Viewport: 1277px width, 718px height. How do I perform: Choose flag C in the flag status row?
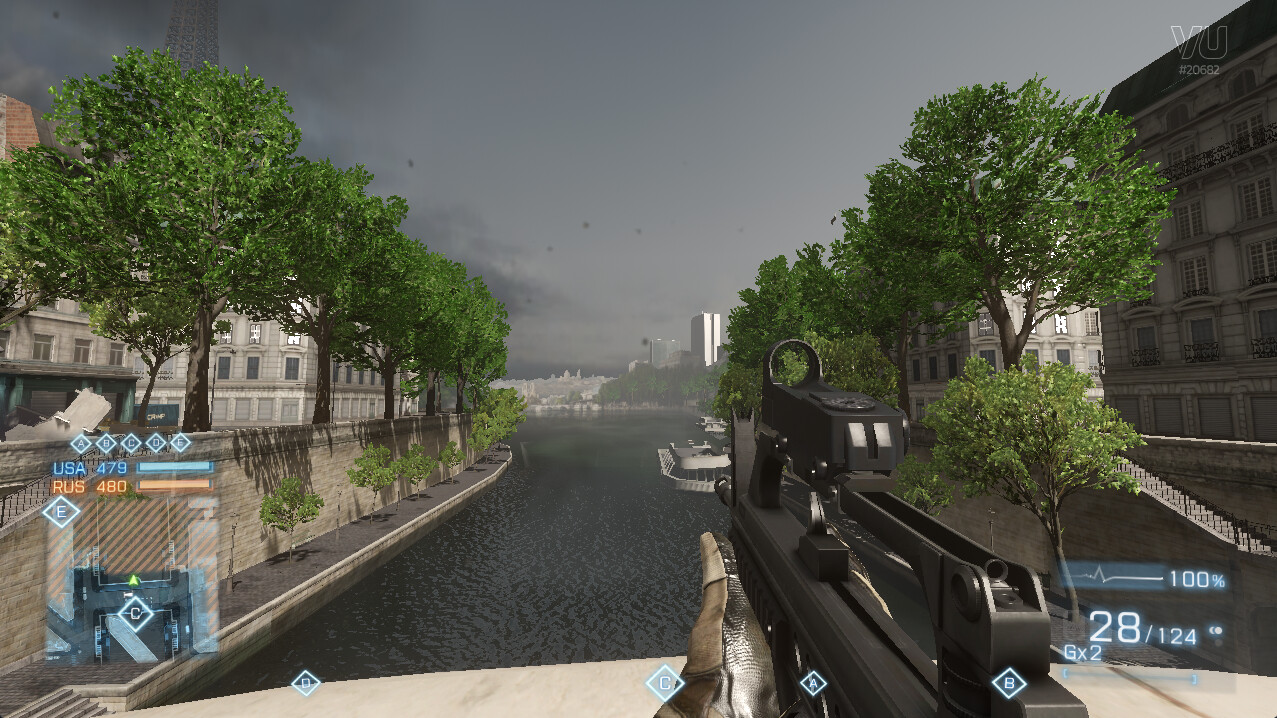click(x=131, y=443)
